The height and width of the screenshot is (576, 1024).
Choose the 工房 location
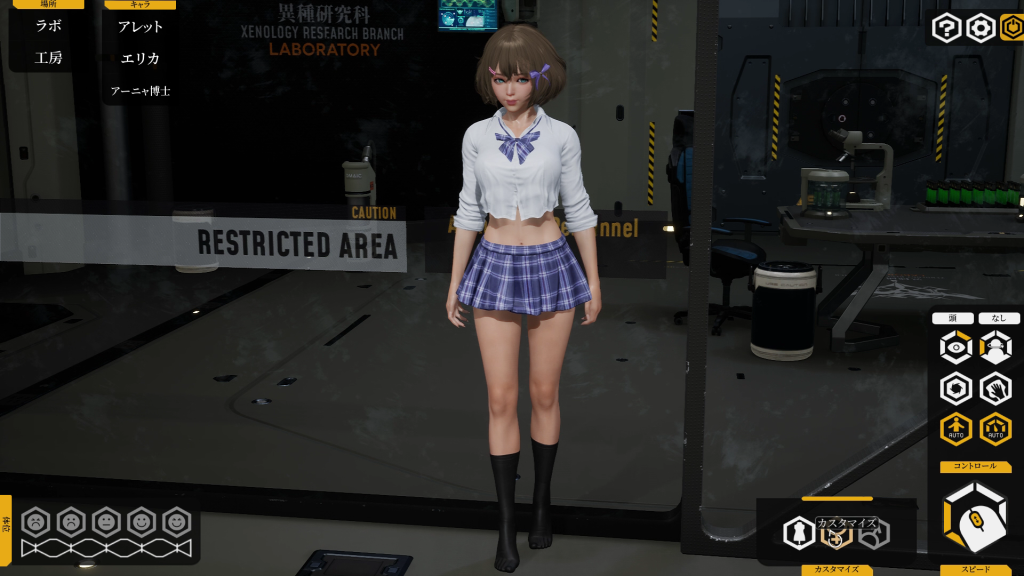[48, 58]
